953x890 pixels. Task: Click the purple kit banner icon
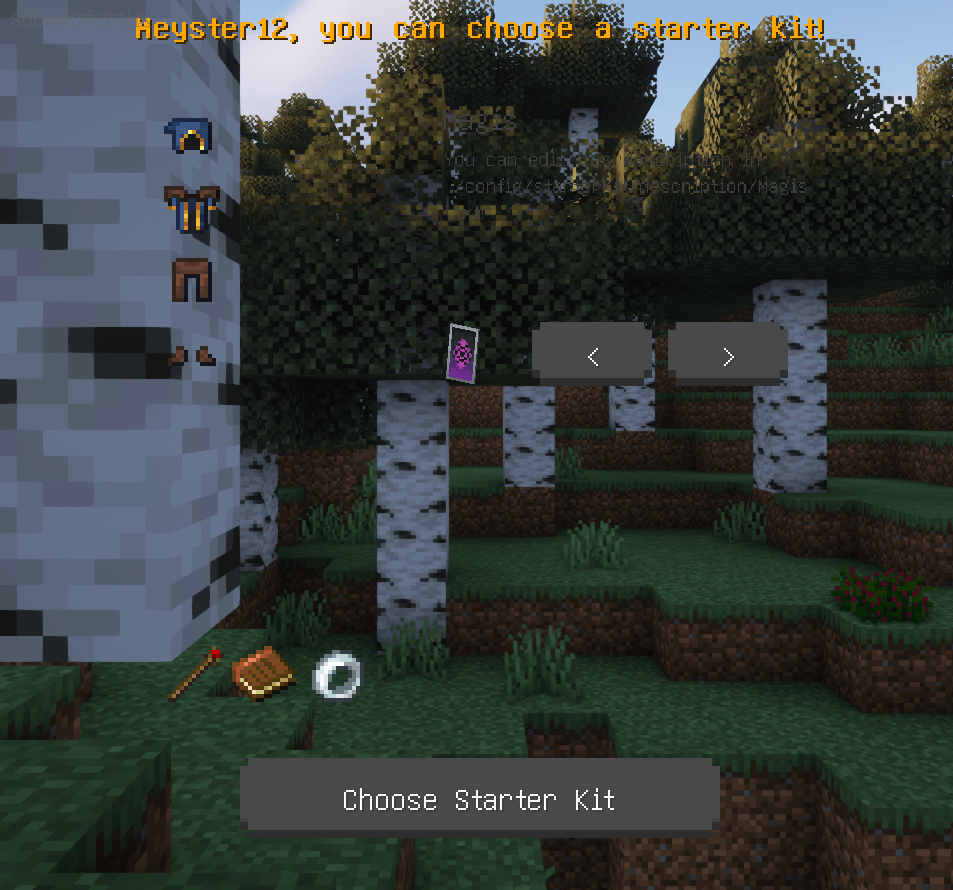(462, 353)
